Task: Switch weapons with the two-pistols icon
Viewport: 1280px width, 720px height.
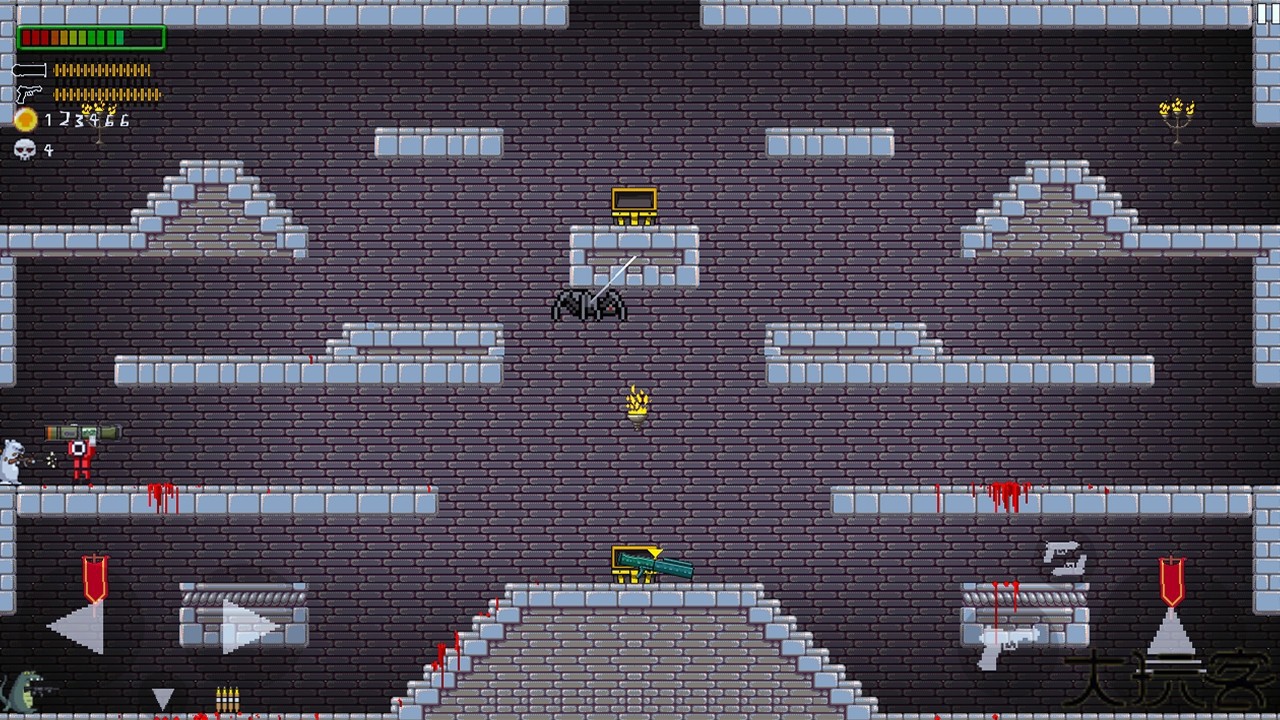Action: [1065, 558]
